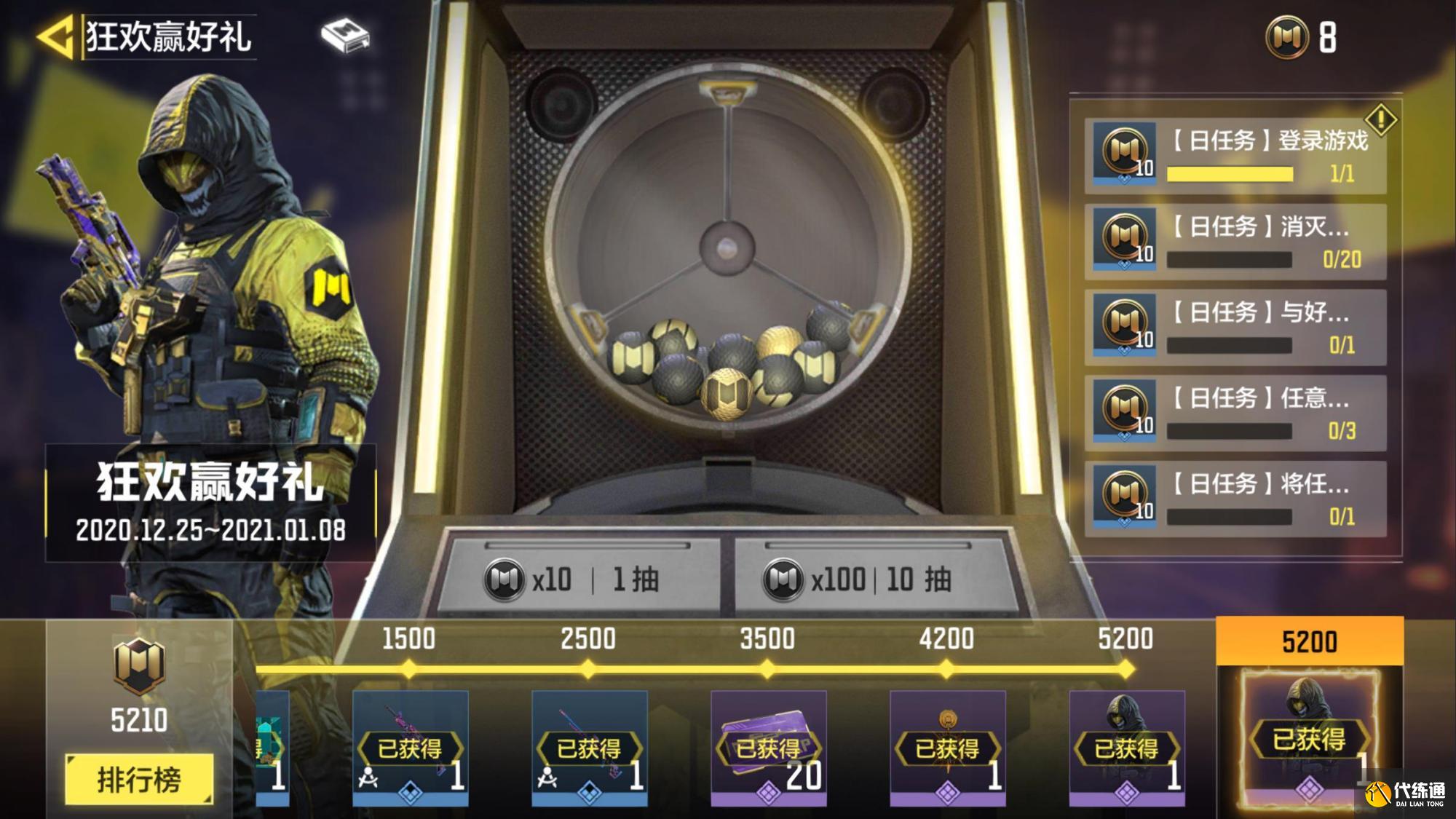Select the 与好 daily task row
The height and width of the screenshot is (819, 1456).
tap(1235, 327)
